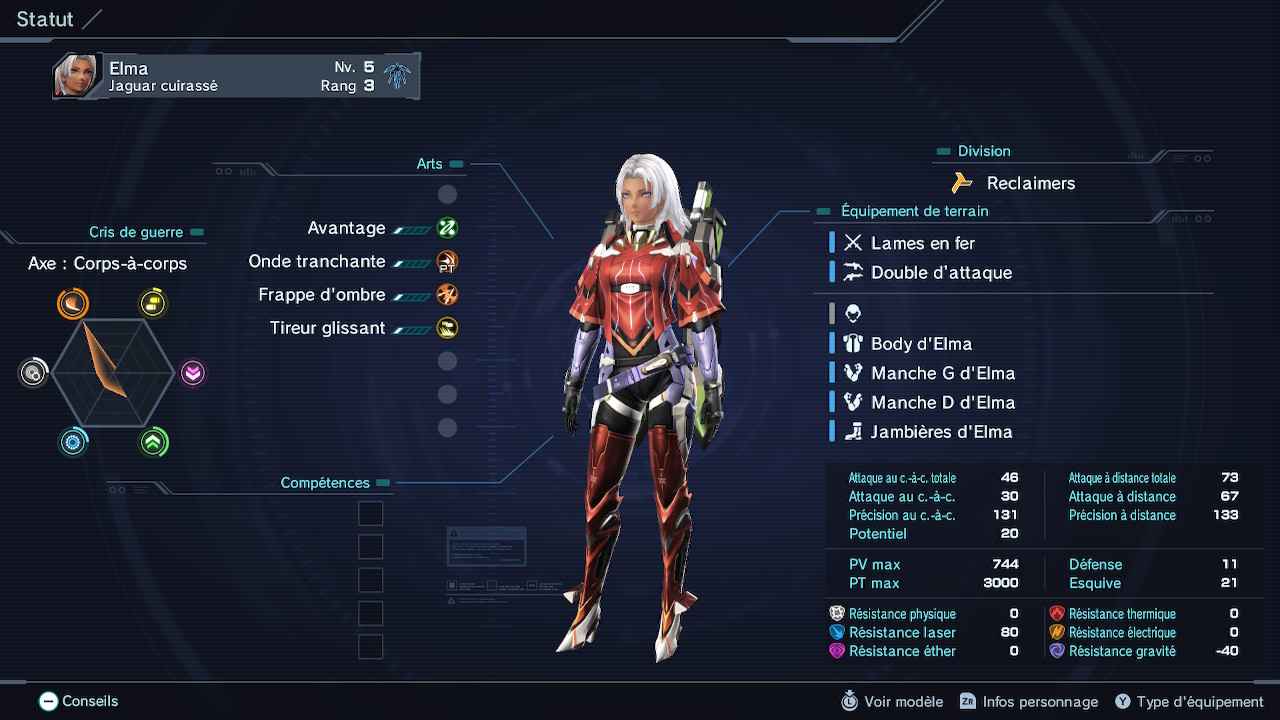This screenshot has height=720, width=1280.
Task: Choose the Manche G d'Elma equipment
Action: 942,373
